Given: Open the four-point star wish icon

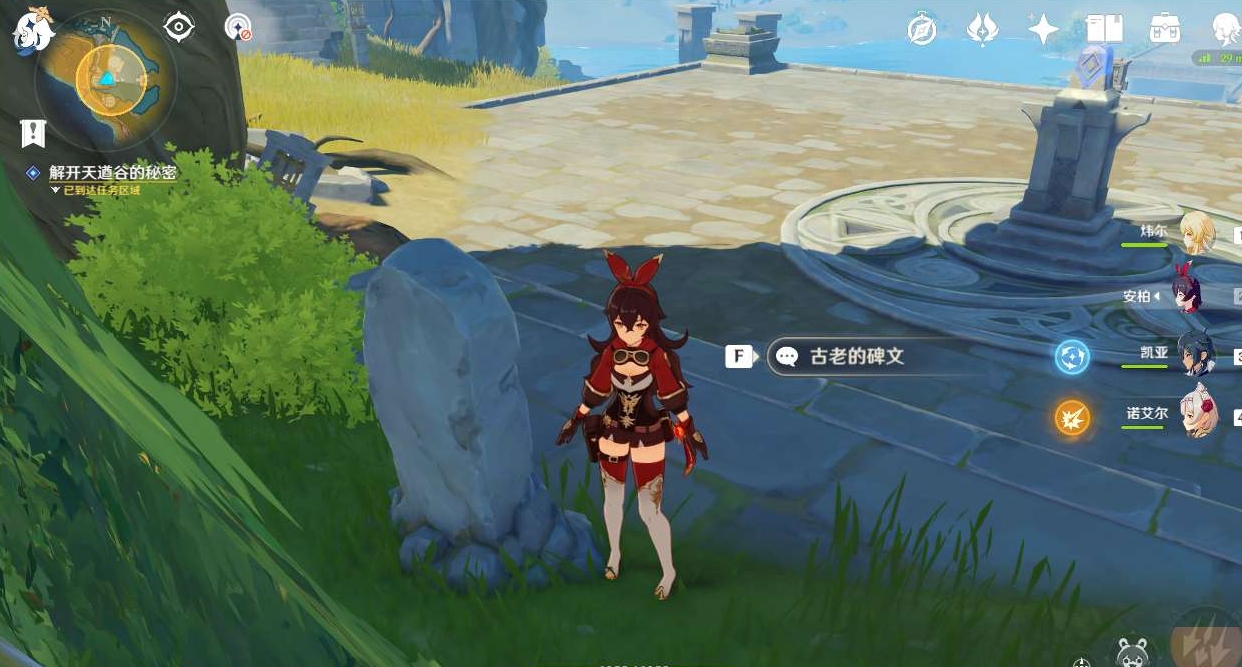Looking at the screenshot, I should click(1043, 30).
